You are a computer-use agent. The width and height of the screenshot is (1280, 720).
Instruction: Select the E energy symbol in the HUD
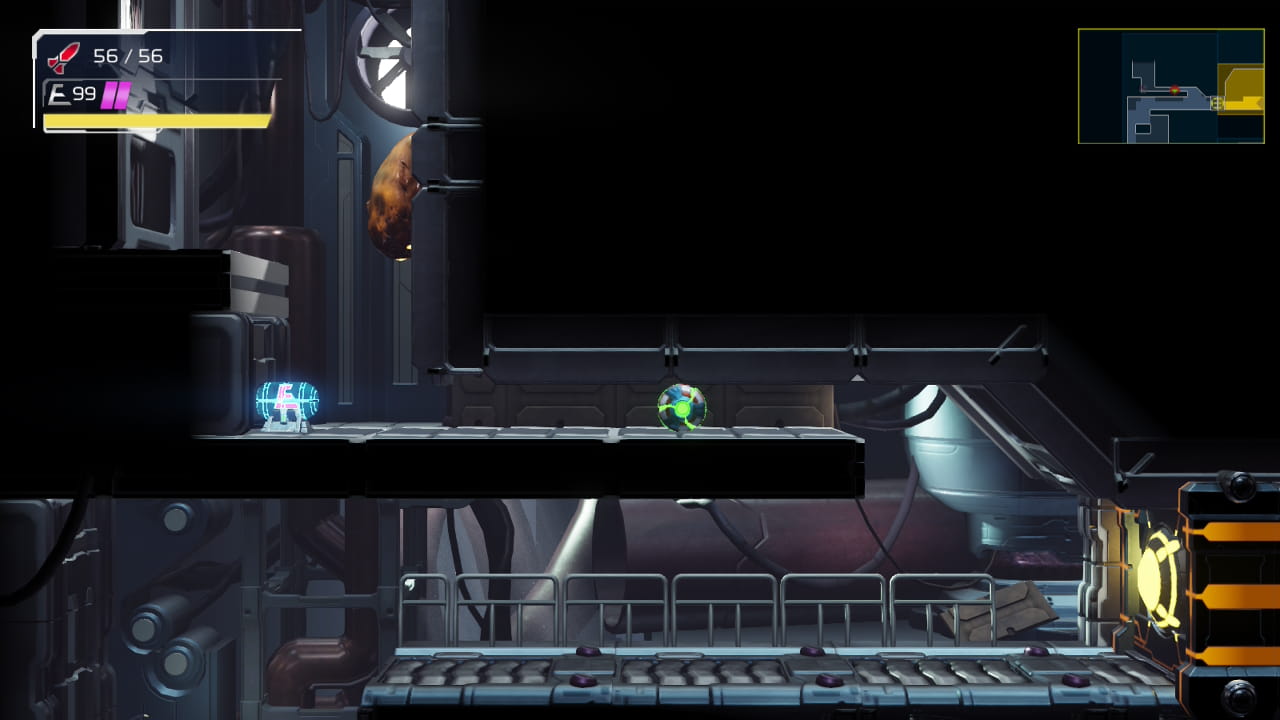56,94
